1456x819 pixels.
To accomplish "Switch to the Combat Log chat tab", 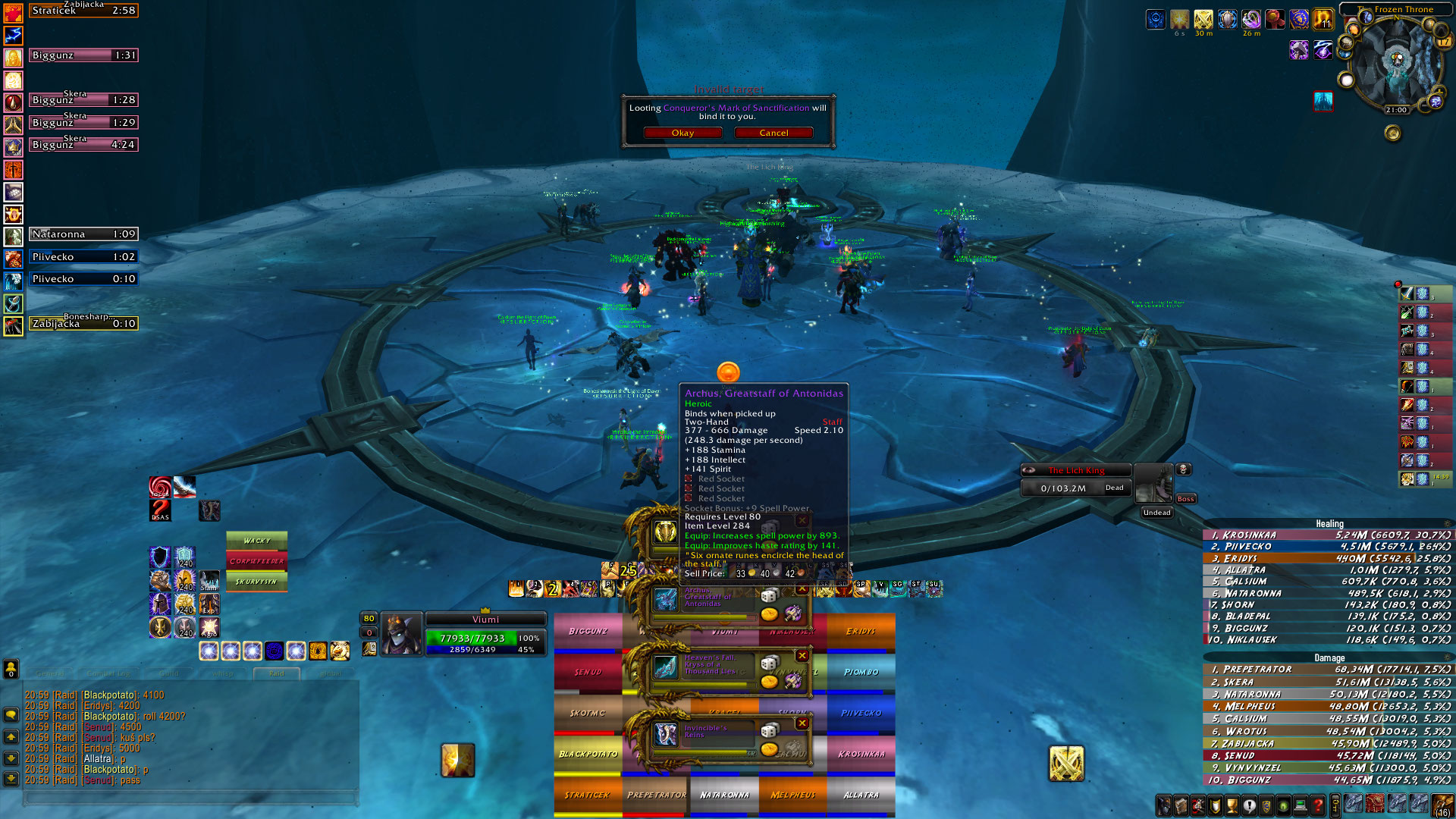I will point(108,673).
